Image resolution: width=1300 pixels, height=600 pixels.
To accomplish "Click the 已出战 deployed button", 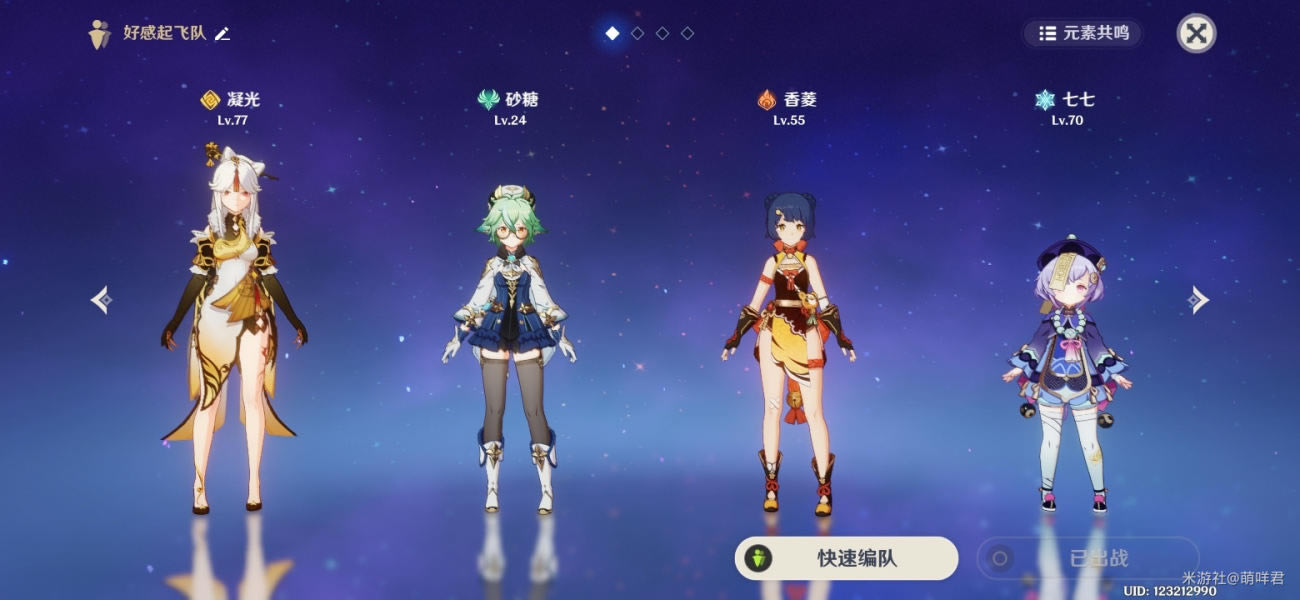I will coord(1087,558).
